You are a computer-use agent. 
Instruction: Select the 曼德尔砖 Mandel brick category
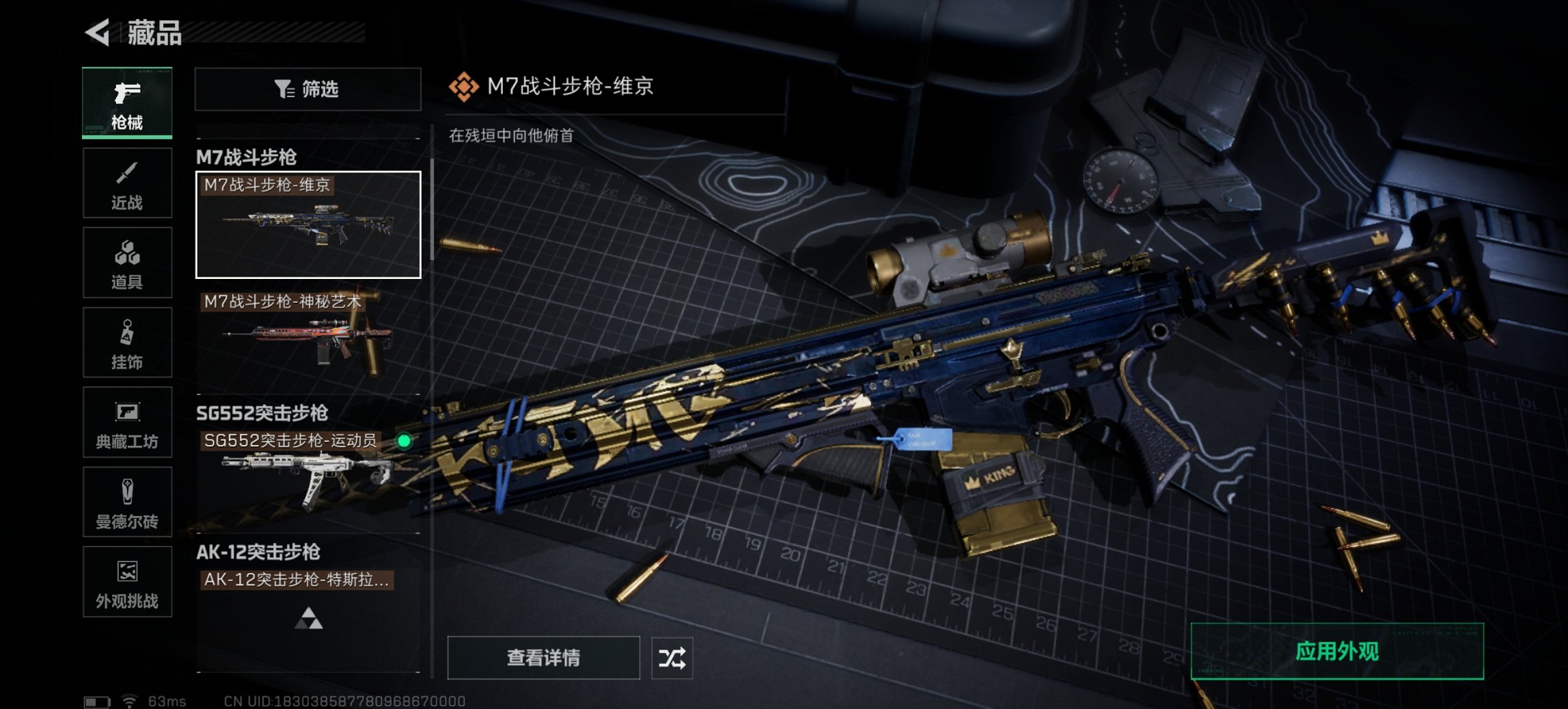[127, 503]
